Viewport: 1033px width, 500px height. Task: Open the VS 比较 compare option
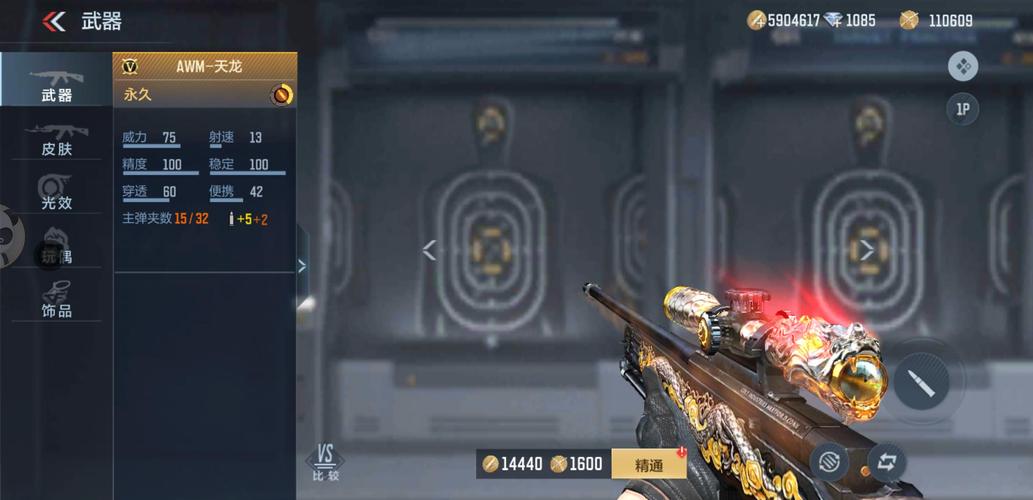pyautogui.click(x=325, y=462)
